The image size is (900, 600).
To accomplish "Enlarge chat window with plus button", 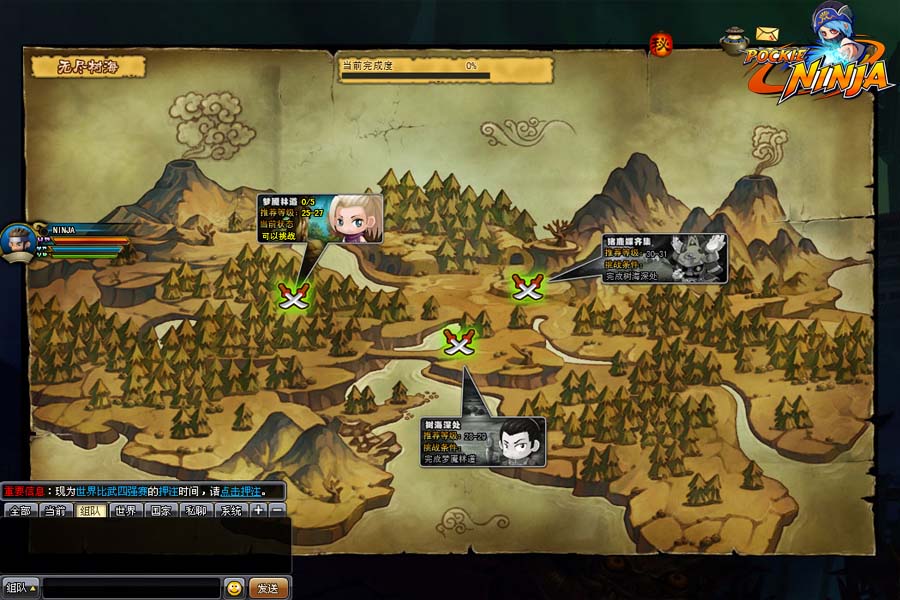I will (x=258, y=511).
